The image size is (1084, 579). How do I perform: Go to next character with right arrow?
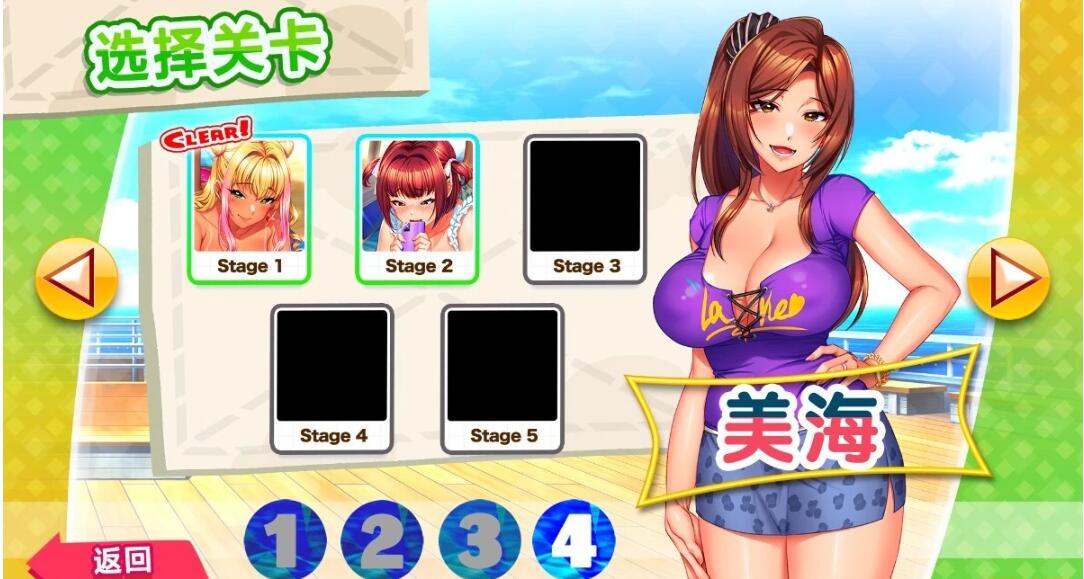click(1007, 278)
